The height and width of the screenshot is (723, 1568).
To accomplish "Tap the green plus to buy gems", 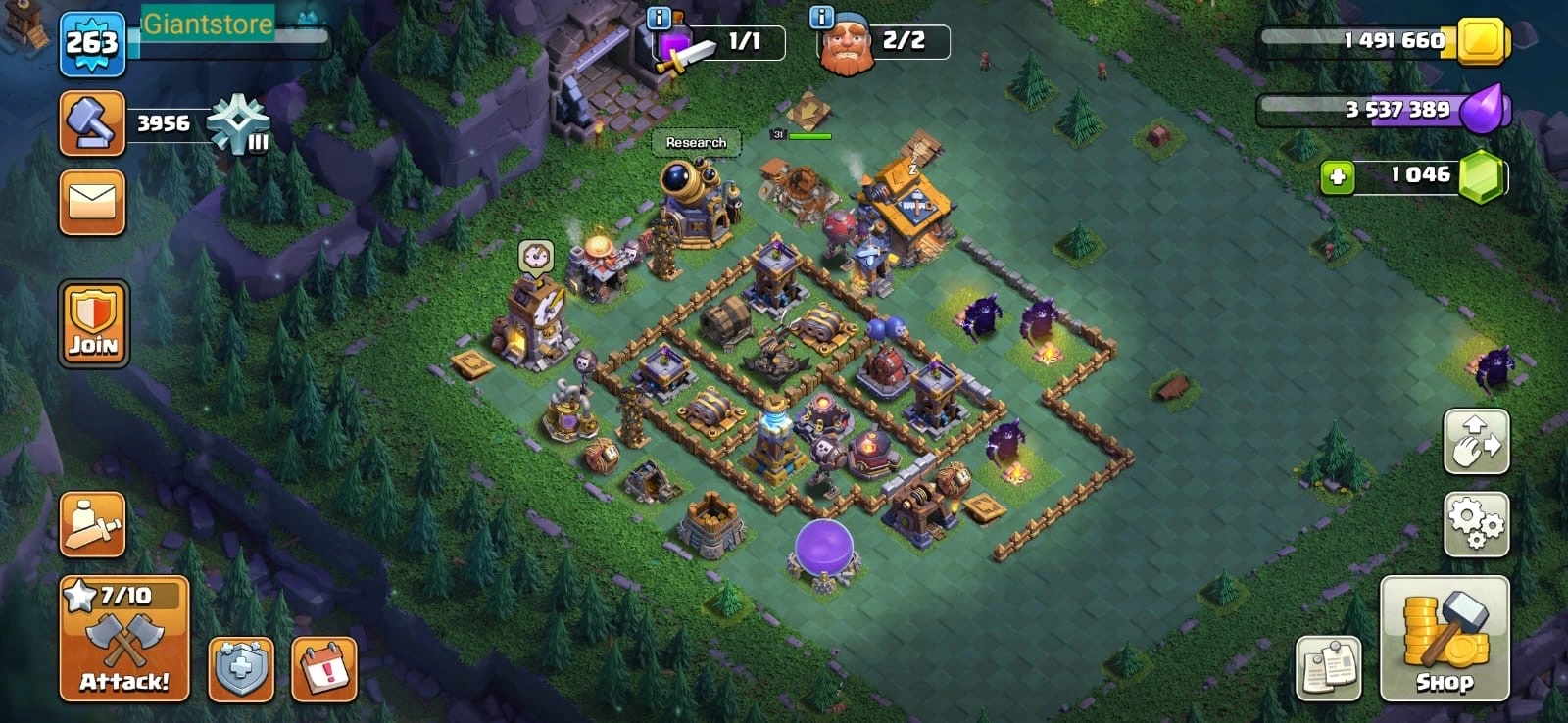I will [x=1338, y=178].
